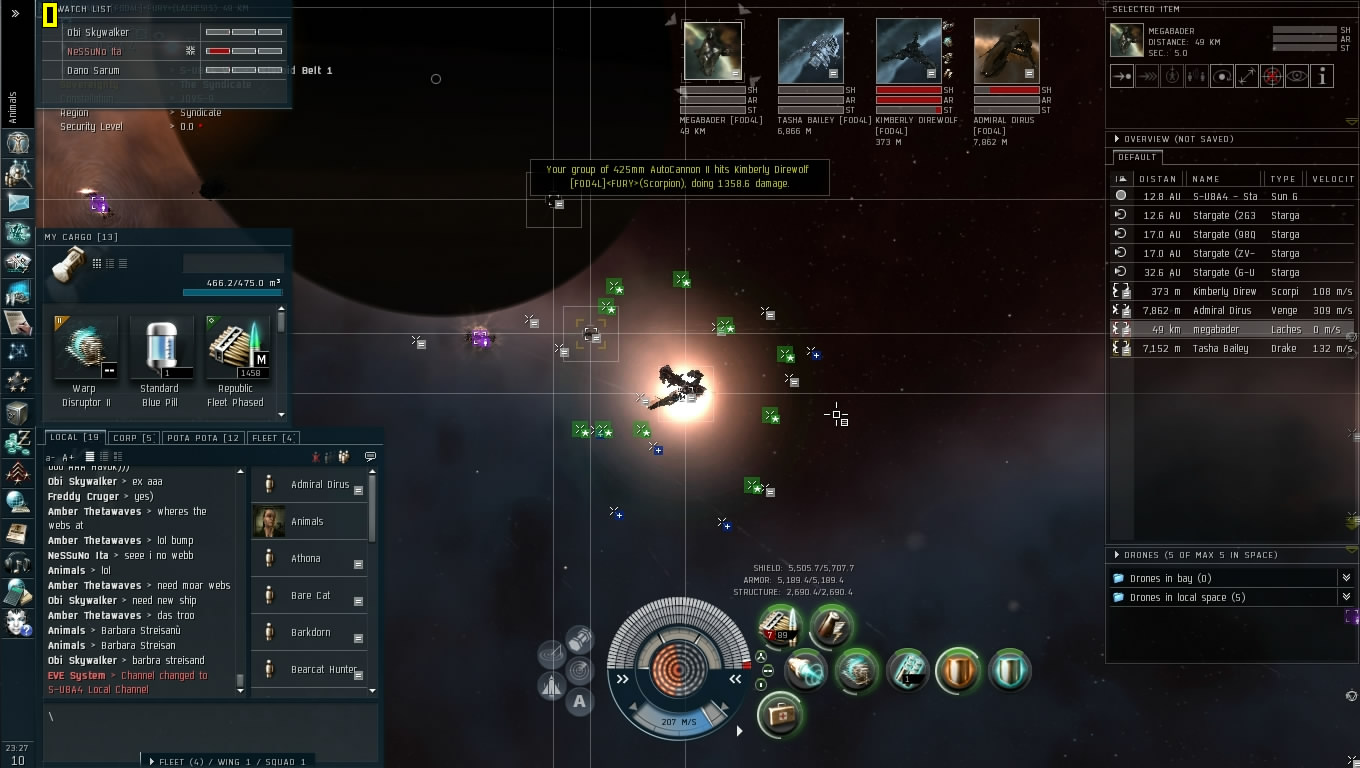Use the medical kit repair module
The image size is (1360, 768).
[x=779, y=714]
